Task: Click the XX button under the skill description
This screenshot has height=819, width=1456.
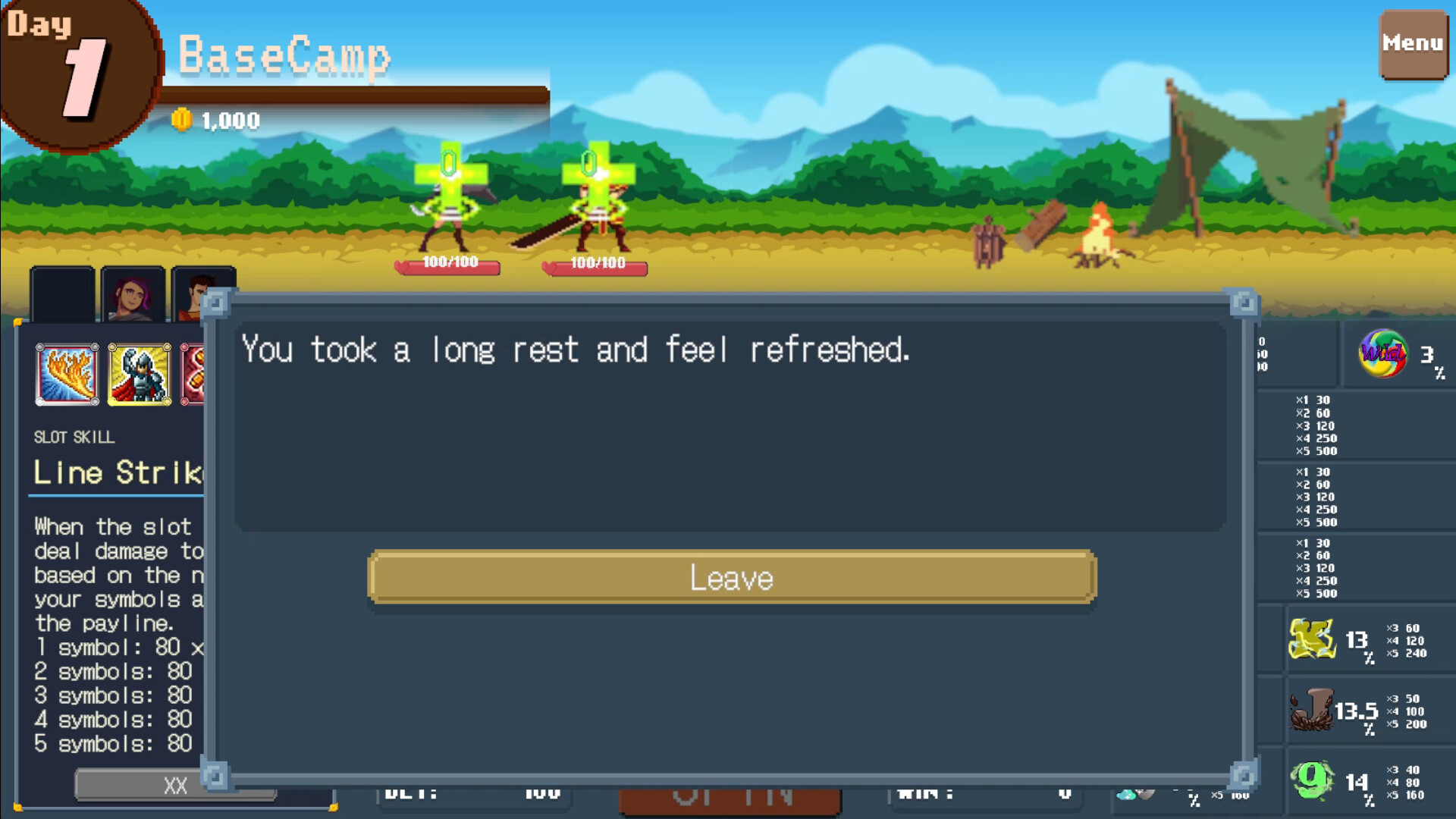Action: pos(176,786)
